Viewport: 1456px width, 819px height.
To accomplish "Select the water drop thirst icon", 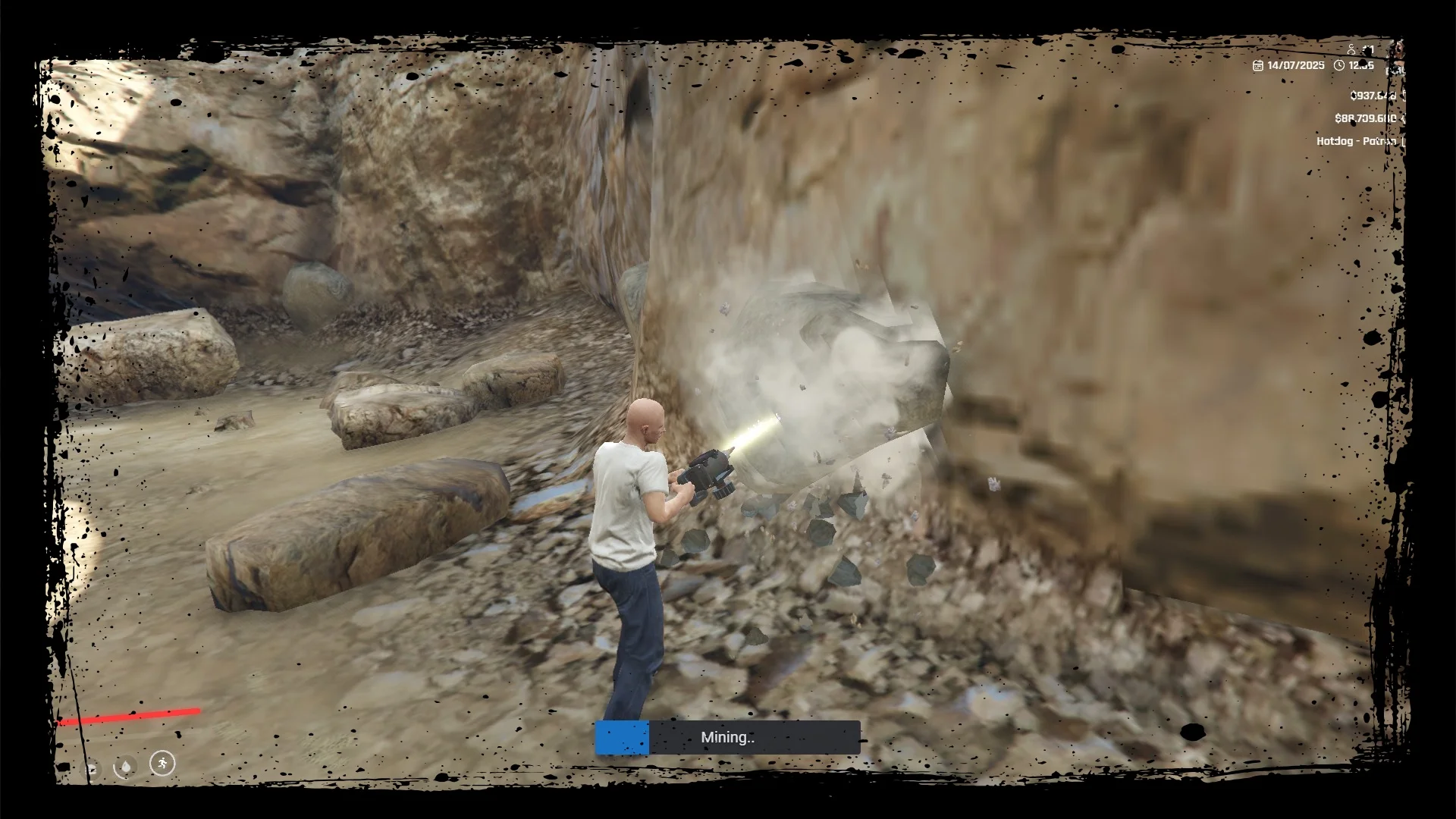I will pyautogui.click(x=126, y=767).
